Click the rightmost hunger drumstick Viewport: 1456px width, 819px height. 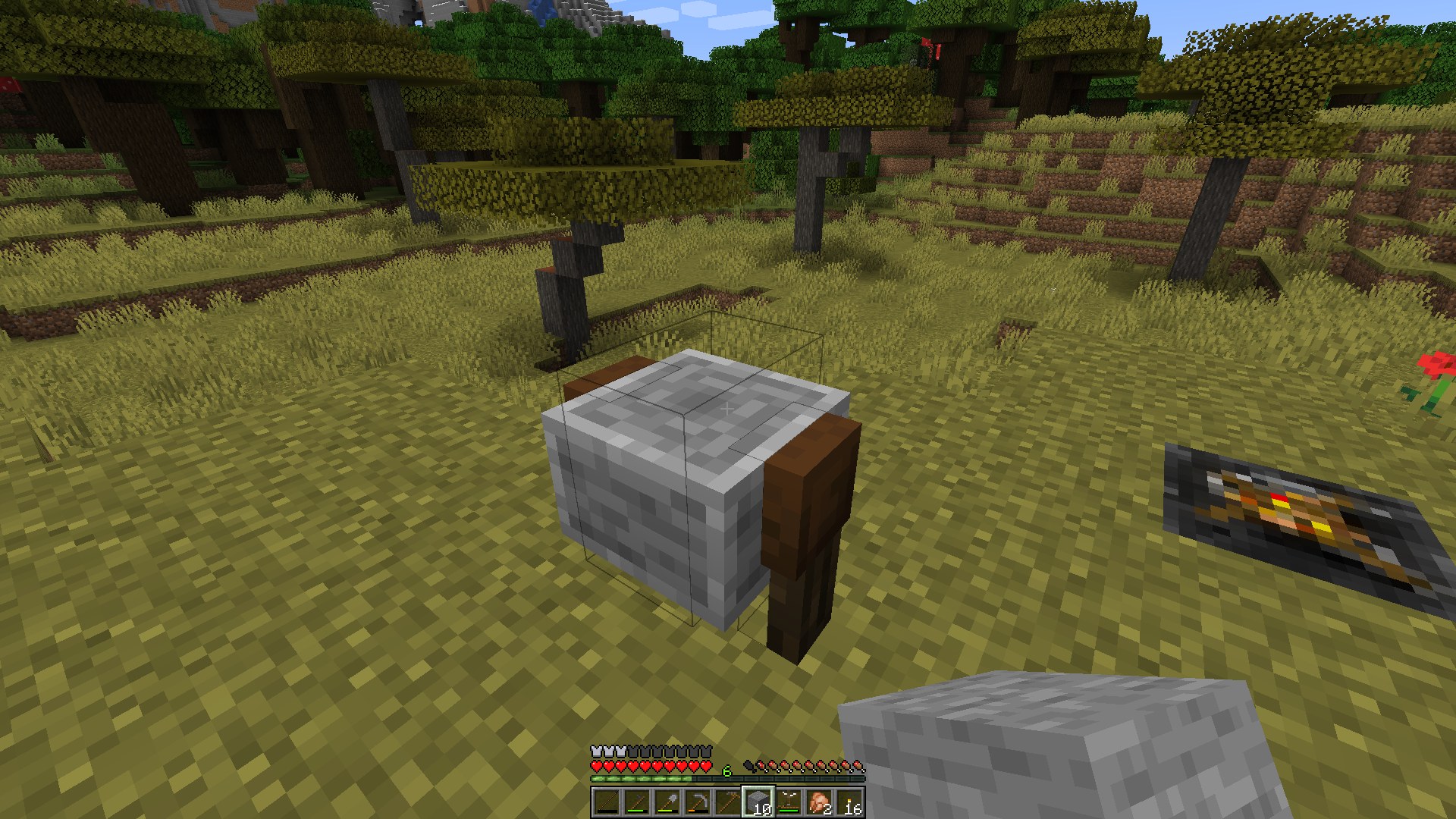point(858,767)
